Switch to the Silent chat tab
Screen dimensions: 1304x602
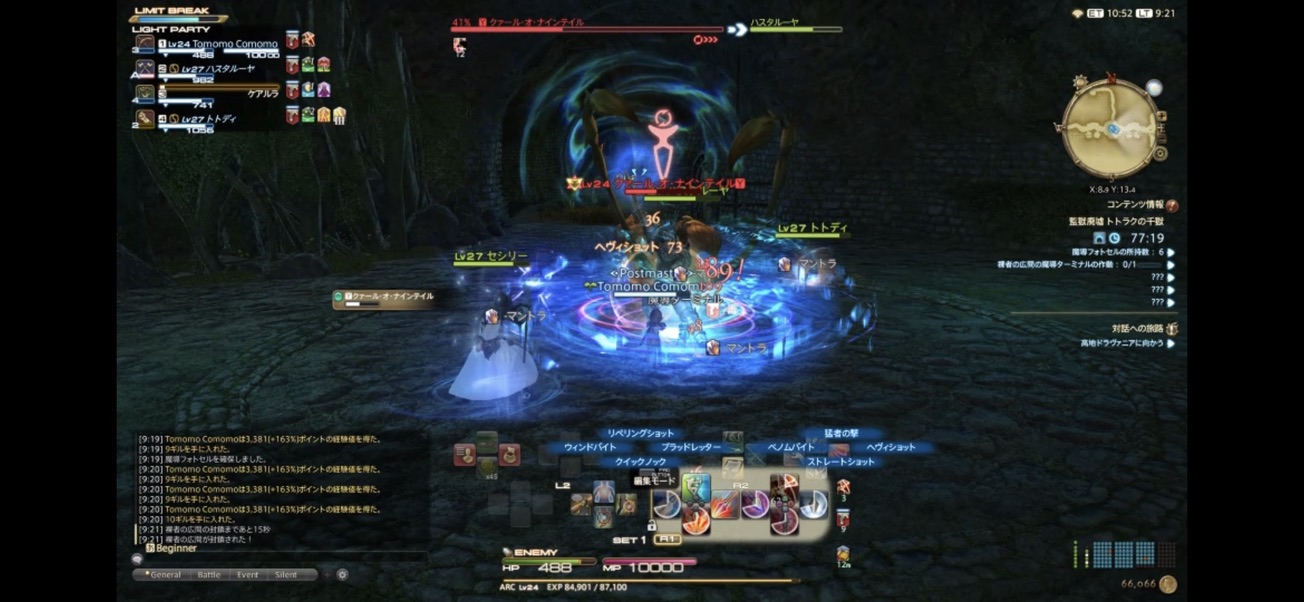pos(286,575)
